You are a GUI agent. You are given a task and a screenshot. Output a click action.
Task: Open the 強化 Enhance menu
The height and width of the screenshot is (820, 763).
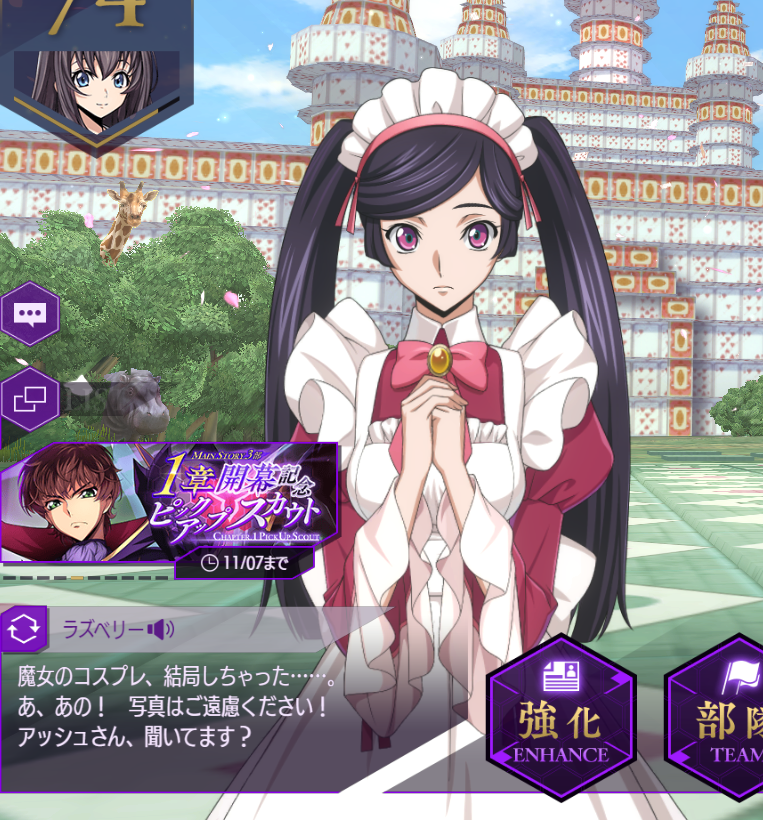[561, 717]
